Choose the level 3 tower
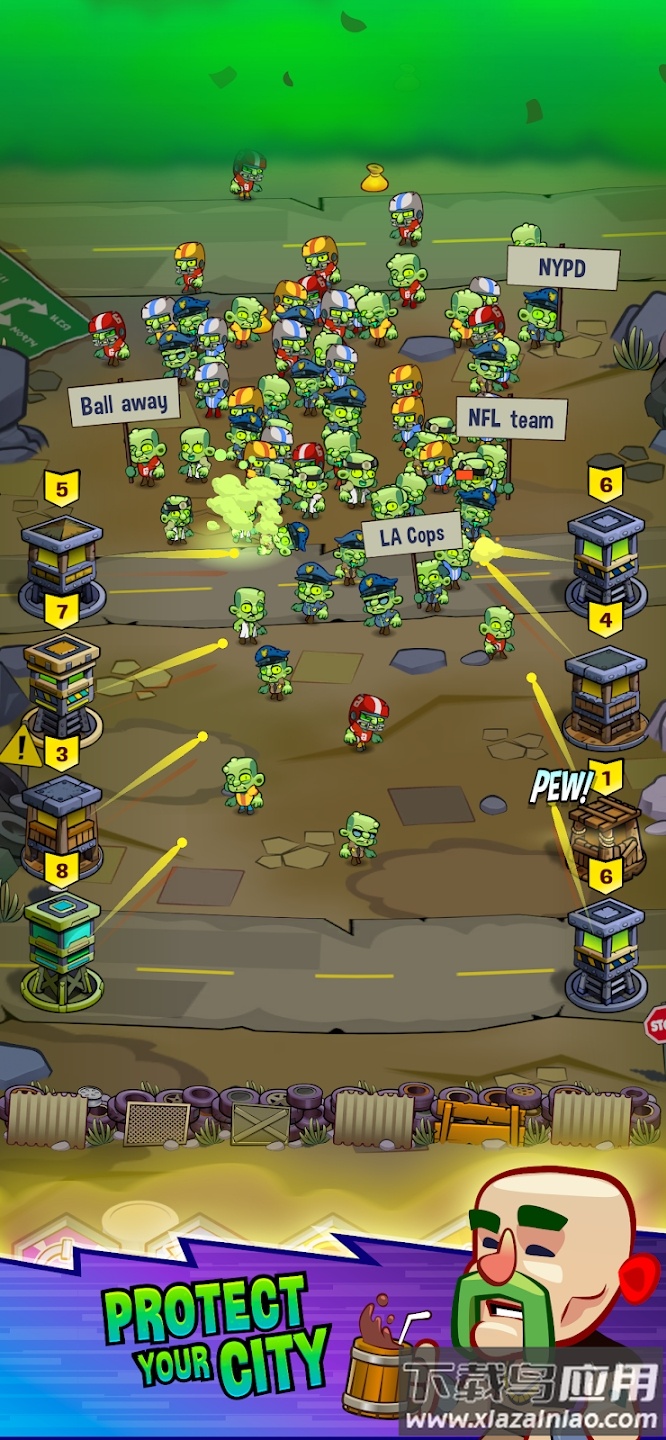 pos(61,822)
